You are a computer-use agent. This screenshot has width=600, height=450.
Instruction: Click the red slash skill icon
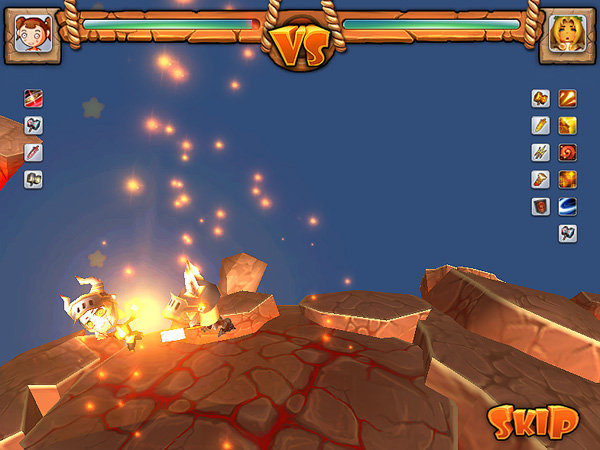click(x=34, y=98)
